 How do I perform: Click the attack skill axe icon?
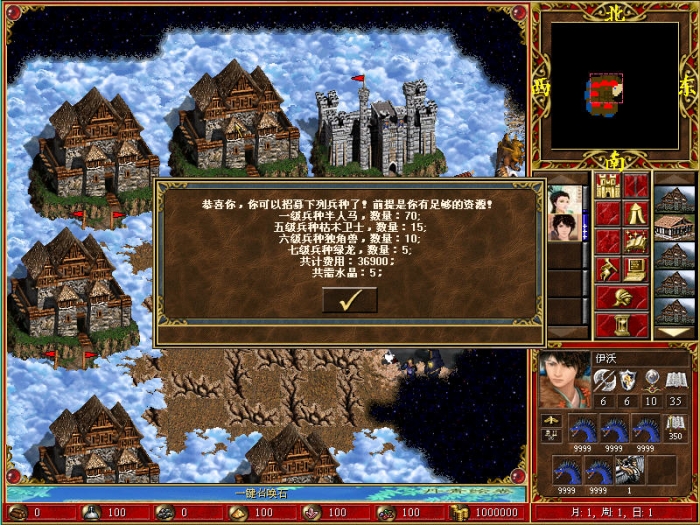(x=603, y=379)
